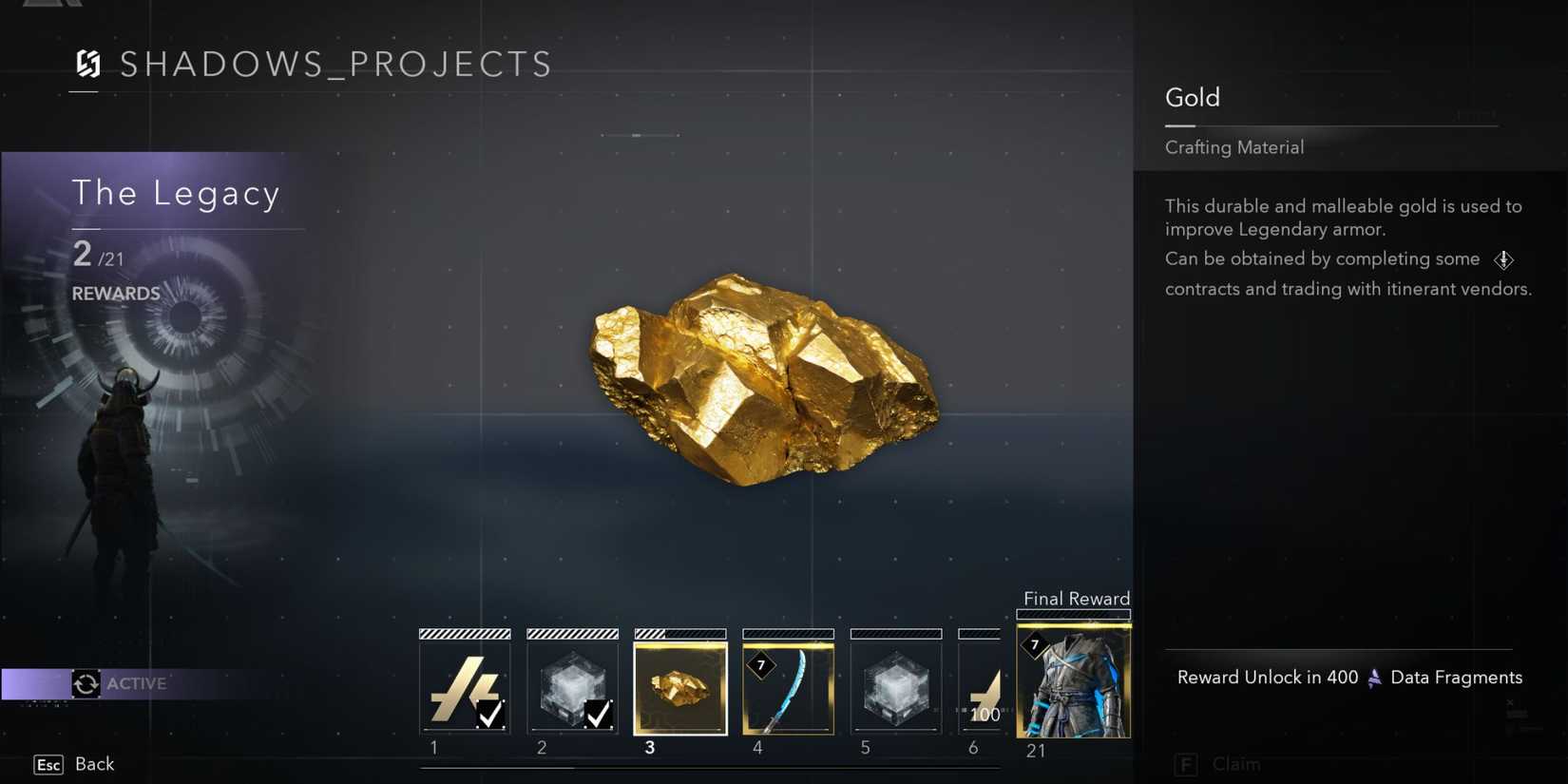Screen dimensions: 1568x784
Task: Click the crystal cube reward in slot 5
Action: [x=896, y=686]
